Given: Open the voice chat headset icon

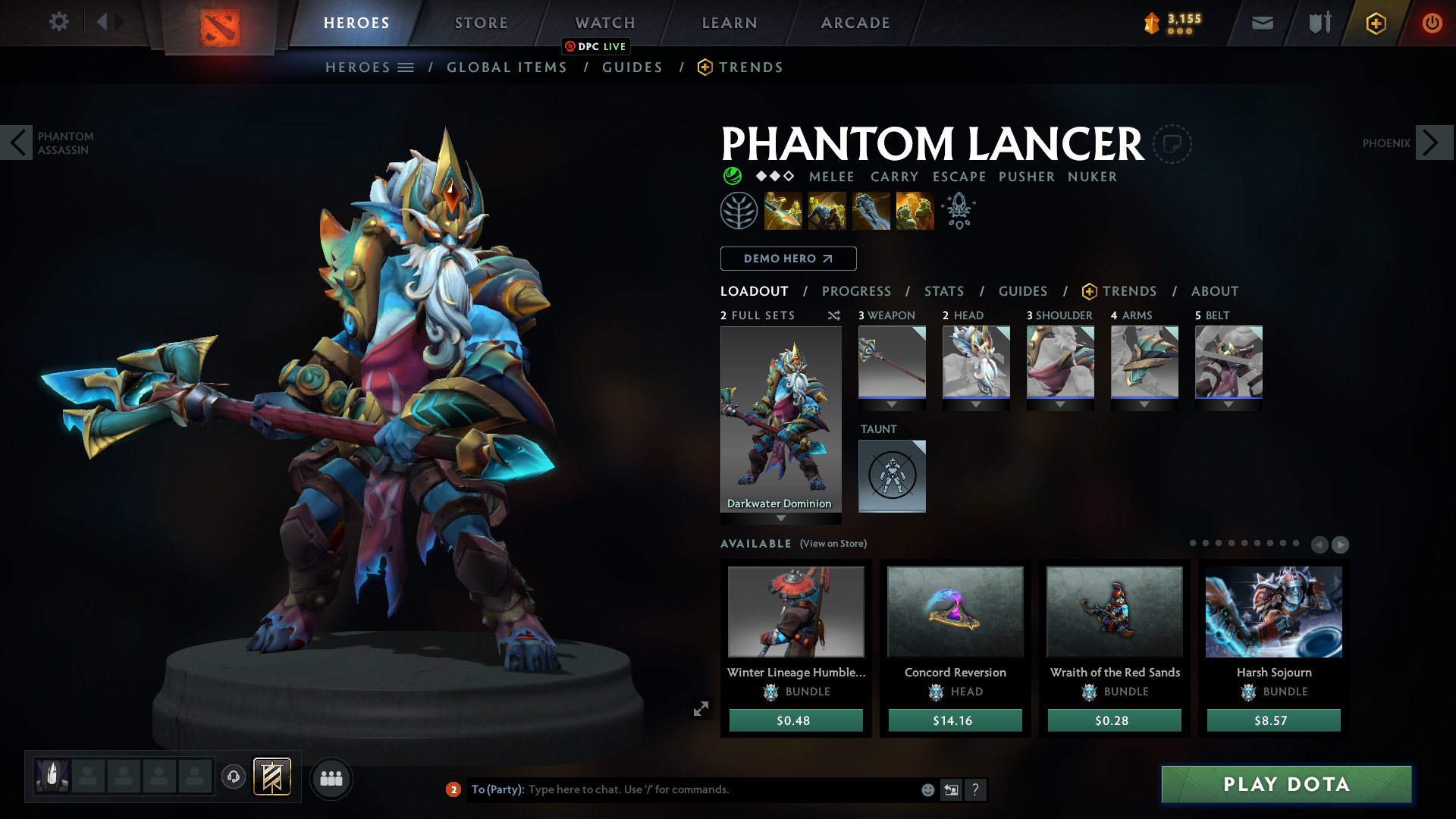Looking at the screenshot, I should click(x=234, y=778).
